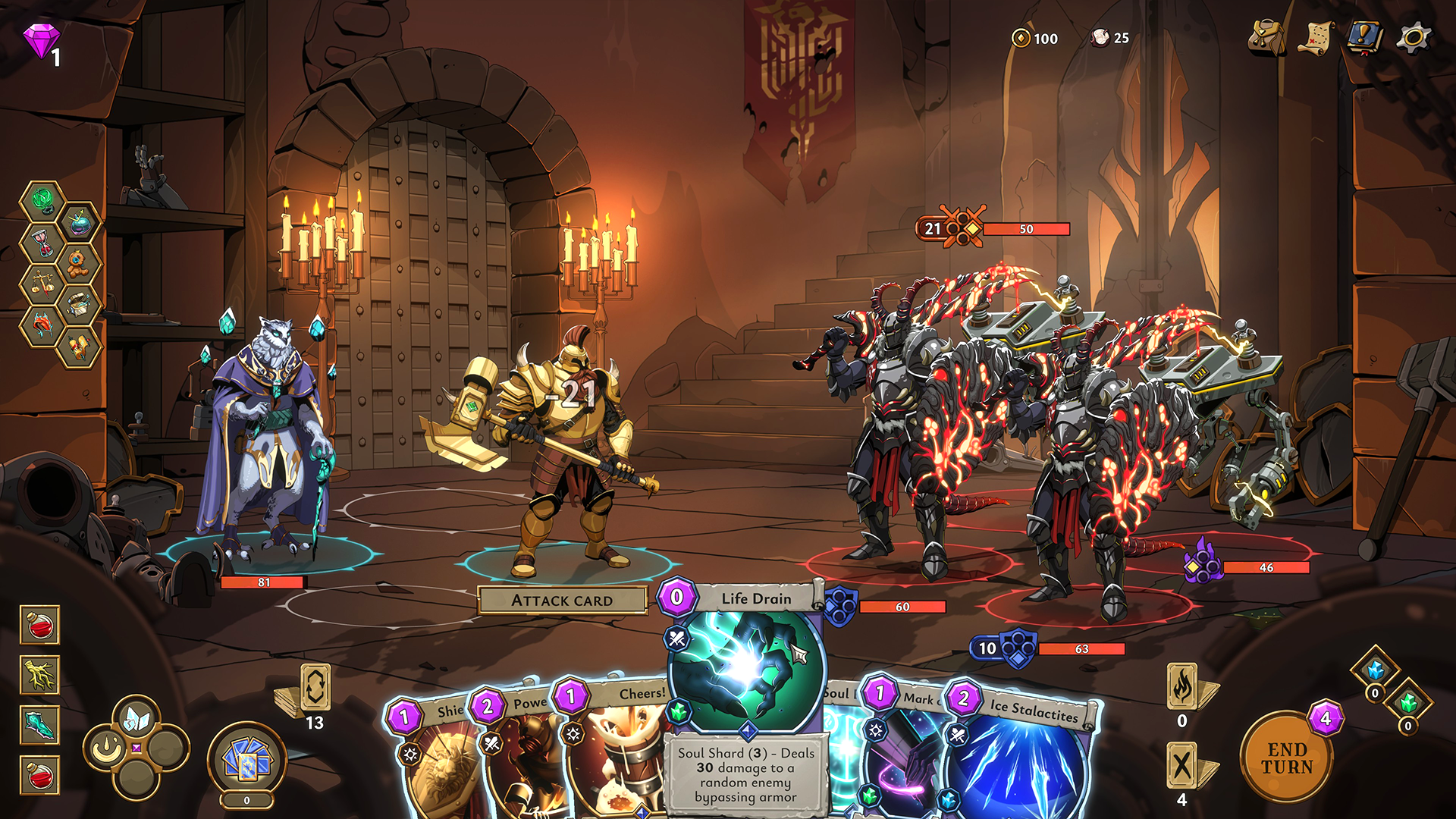Inspect the voodoo doll relic

(79, 262)
